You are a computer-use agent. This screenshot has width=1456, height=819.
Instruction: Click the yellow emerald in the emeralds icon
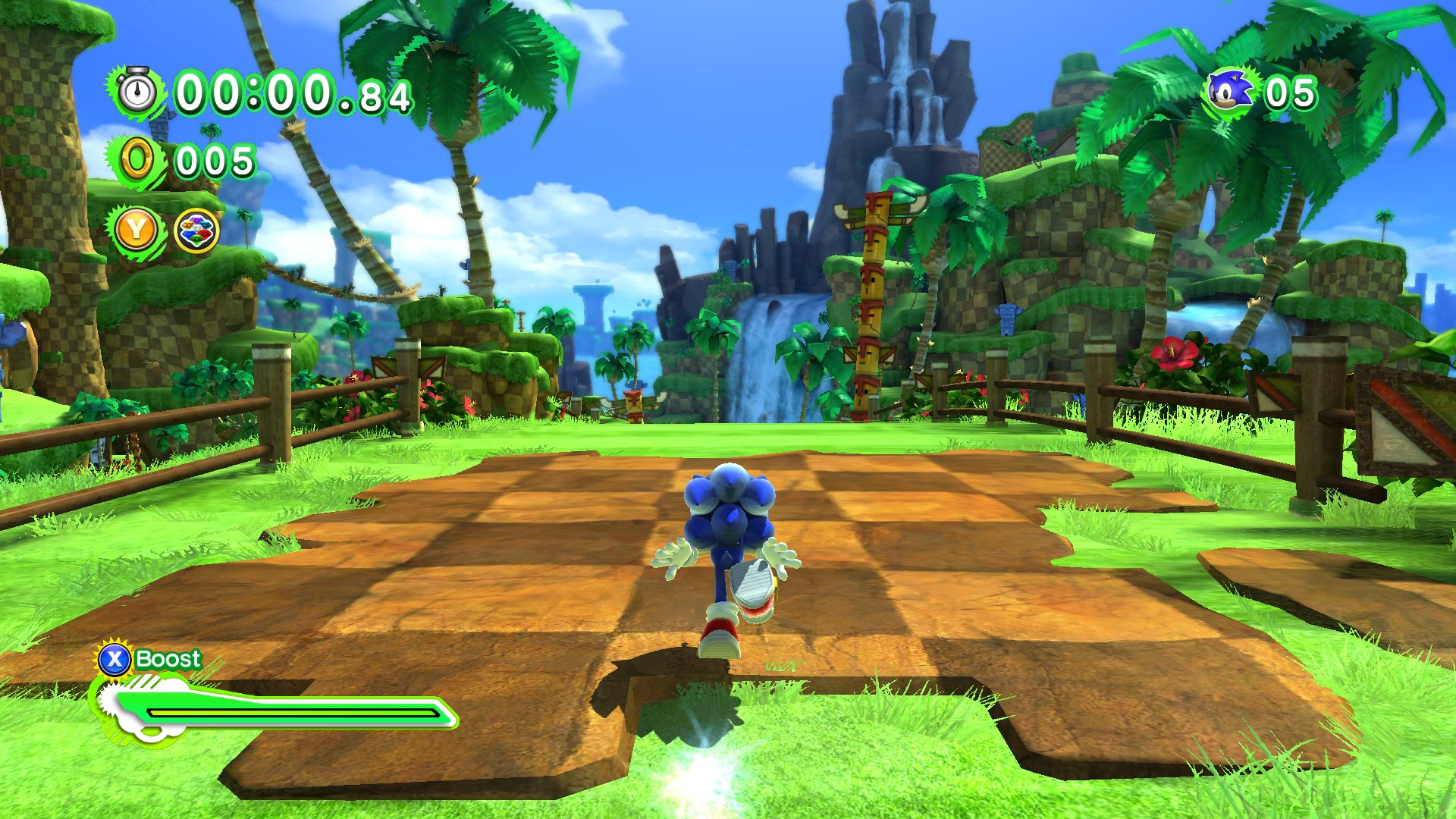[187, 224]
